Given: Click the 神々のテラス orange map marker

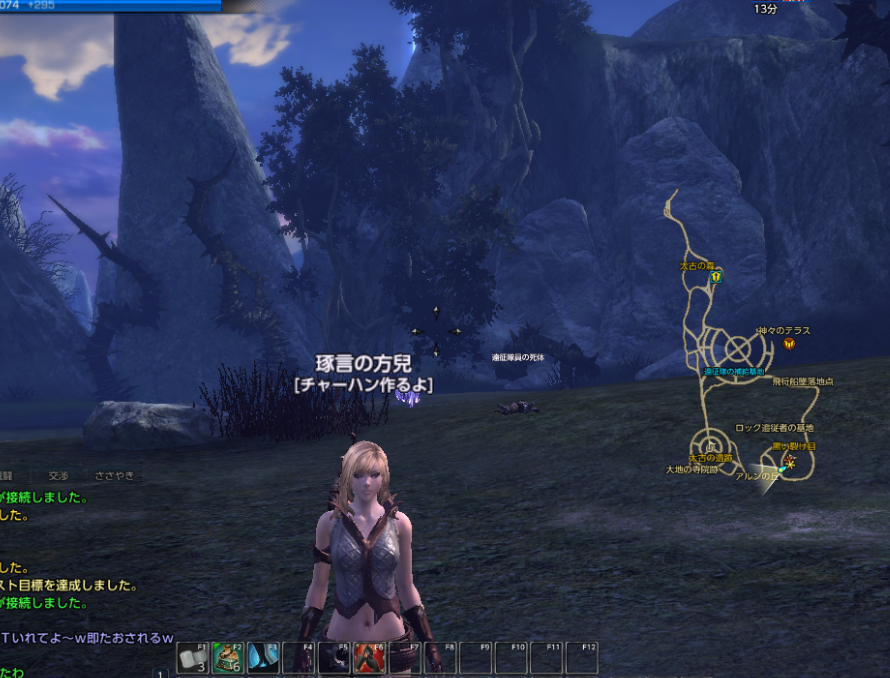Looking at the screenshot, I should click(789, 343).
